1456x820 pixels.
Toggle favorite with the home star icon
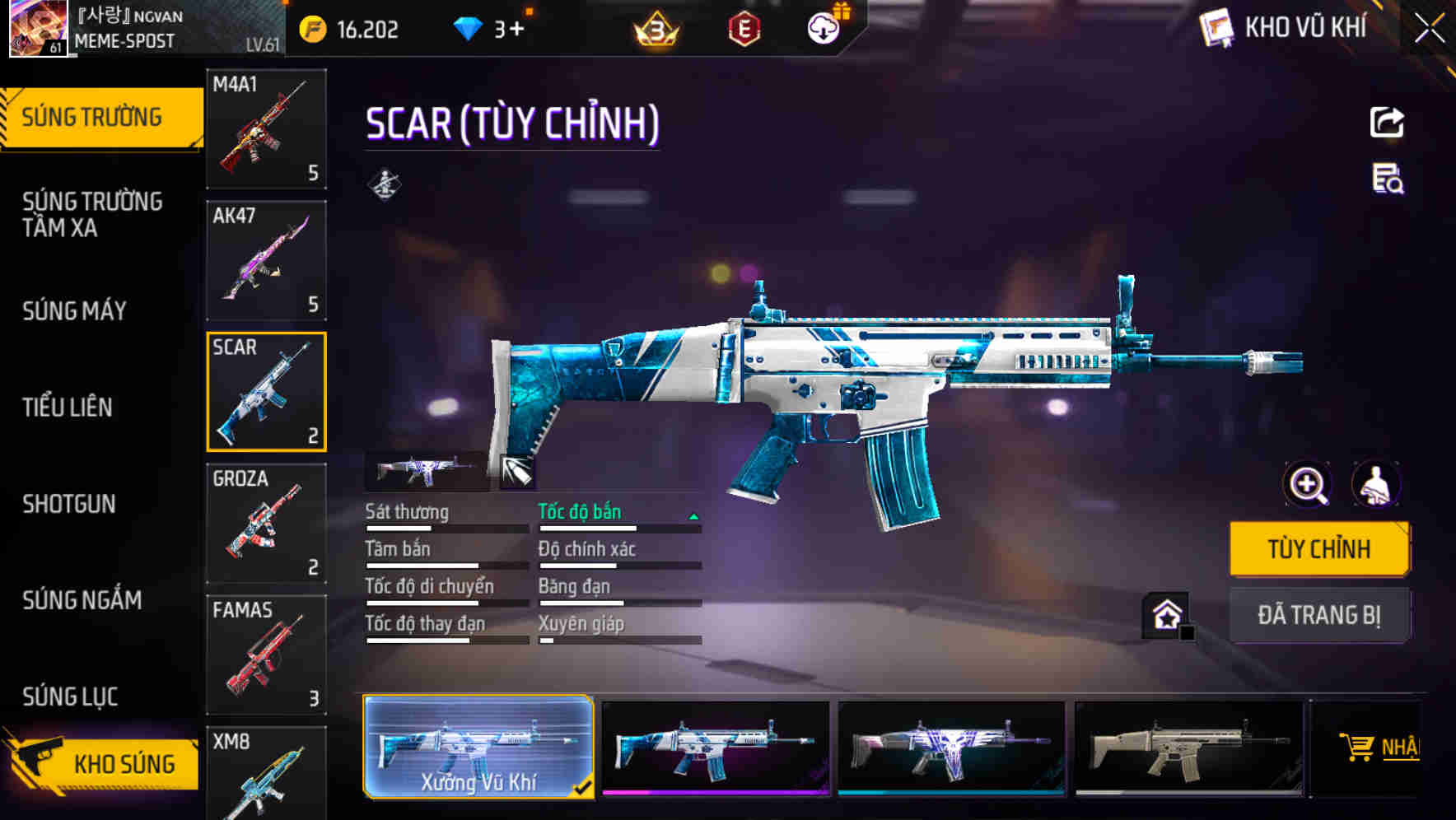(x=1164, y=615)
